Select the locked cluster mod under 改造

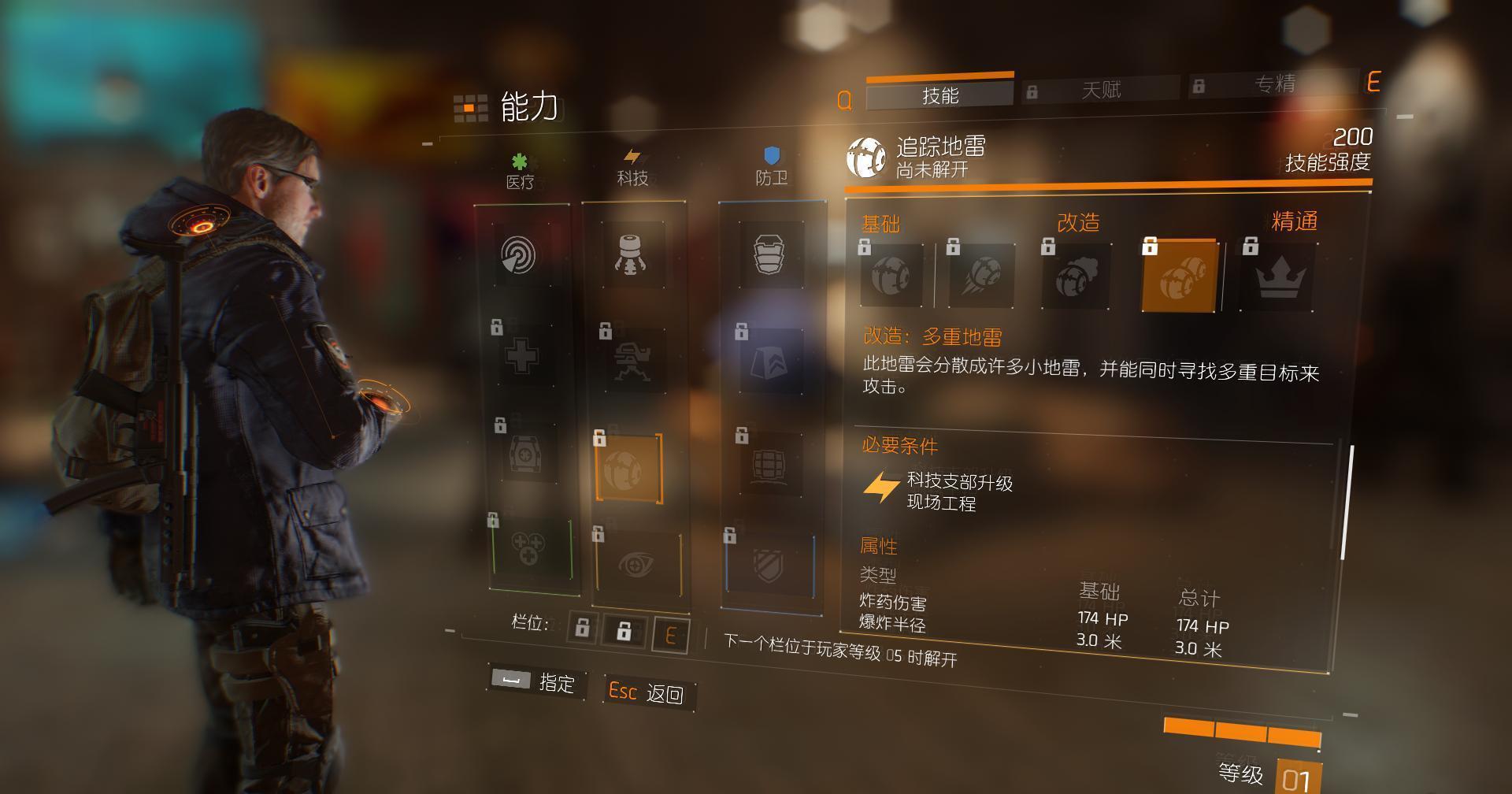click(x=1078, y=275)
